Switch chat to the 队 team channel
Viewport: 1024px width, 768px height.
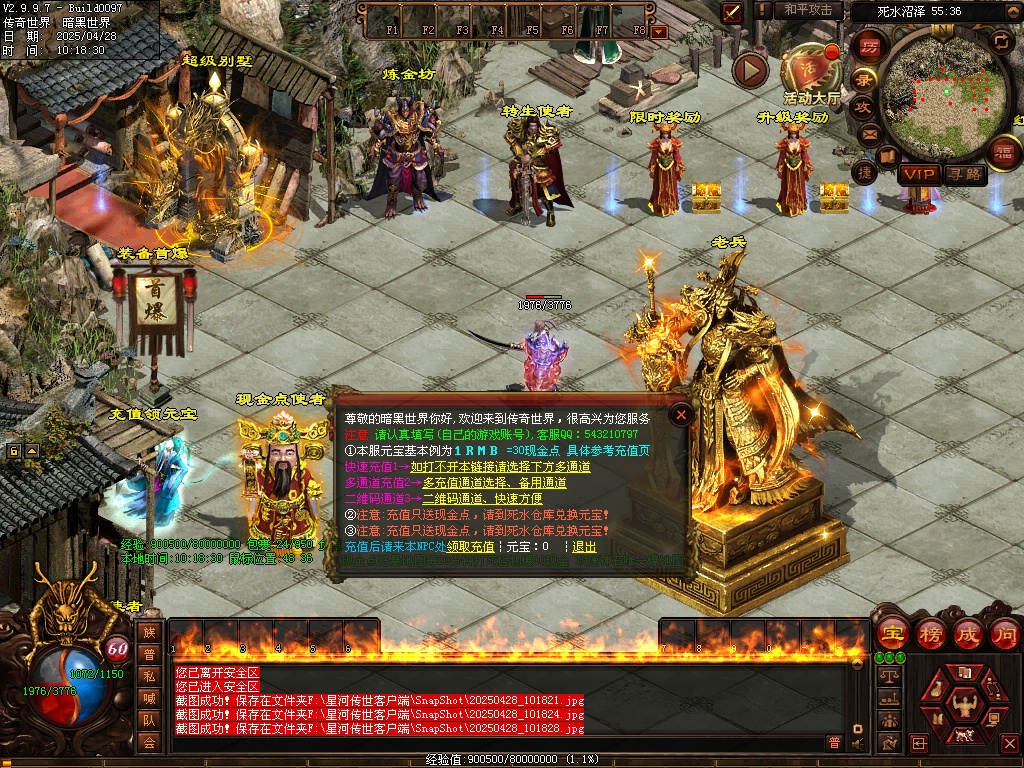[x=149, y=720]
